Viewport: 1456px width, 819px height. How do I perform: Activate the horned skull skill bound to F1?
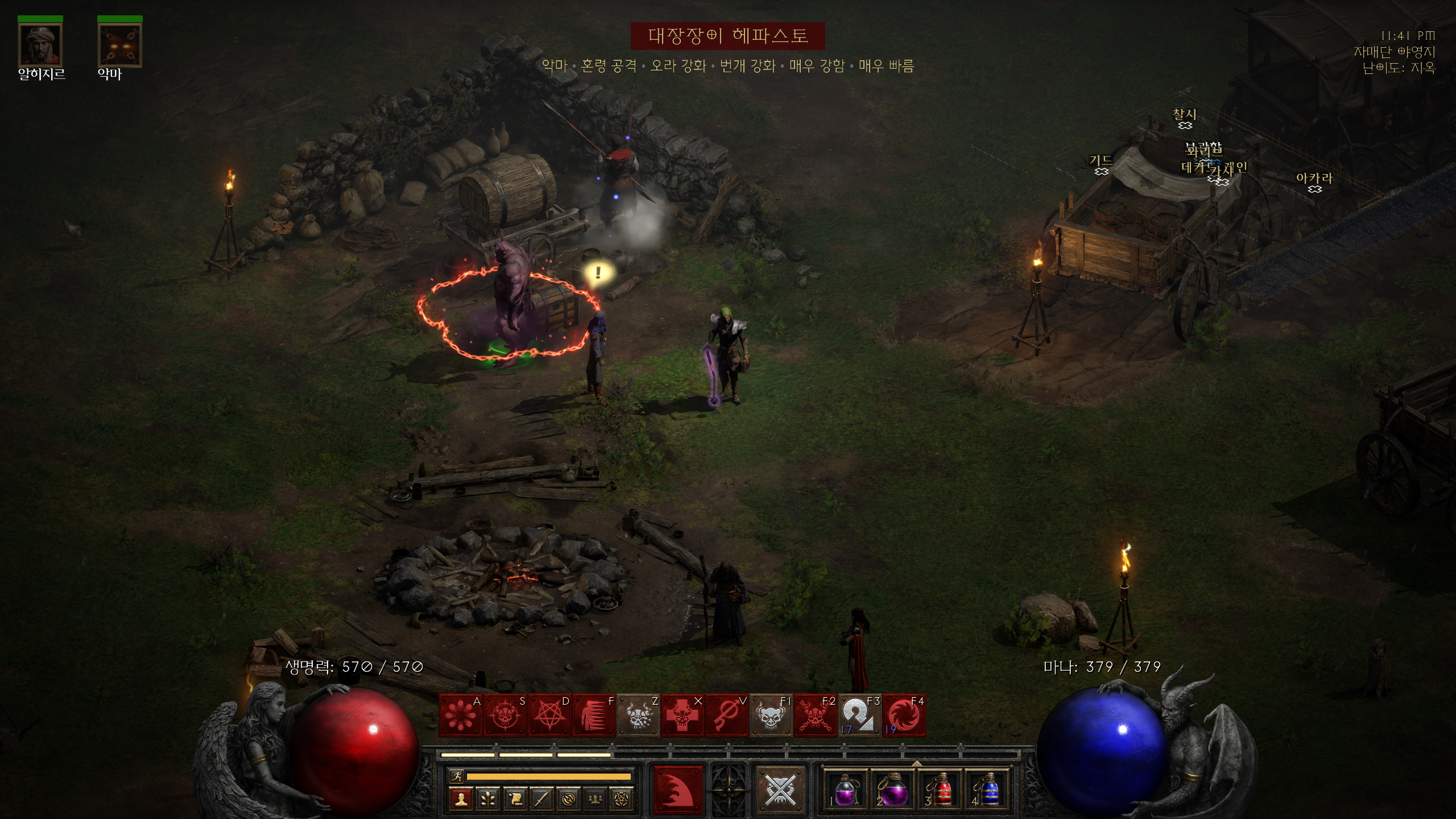click(x=771, y=715)
